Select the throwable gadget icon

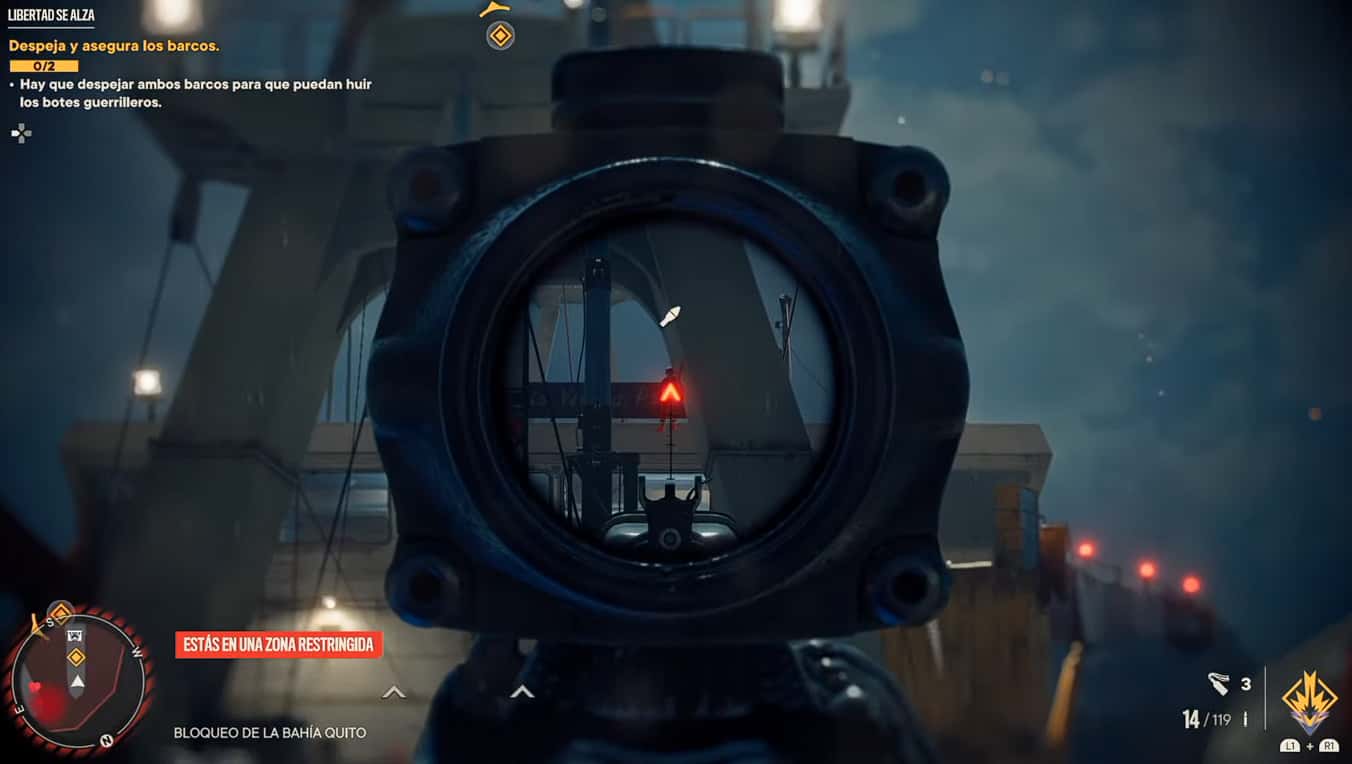click(x=1218, y=684)
